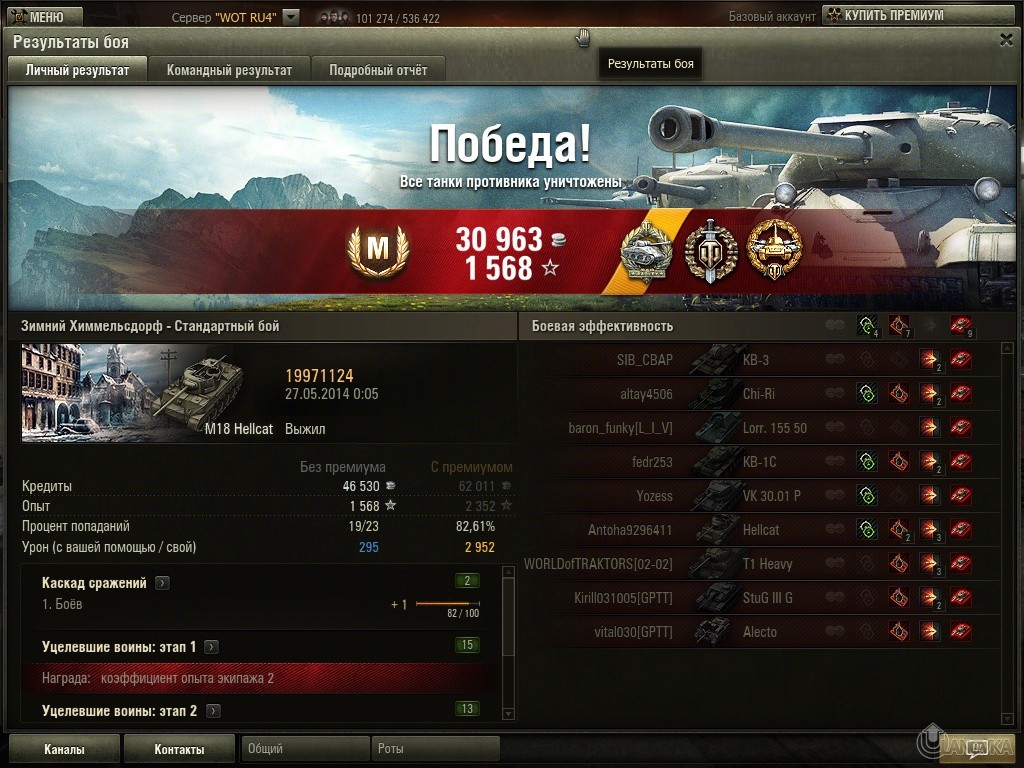Open the WOT RU4 server dropdown

291,17
